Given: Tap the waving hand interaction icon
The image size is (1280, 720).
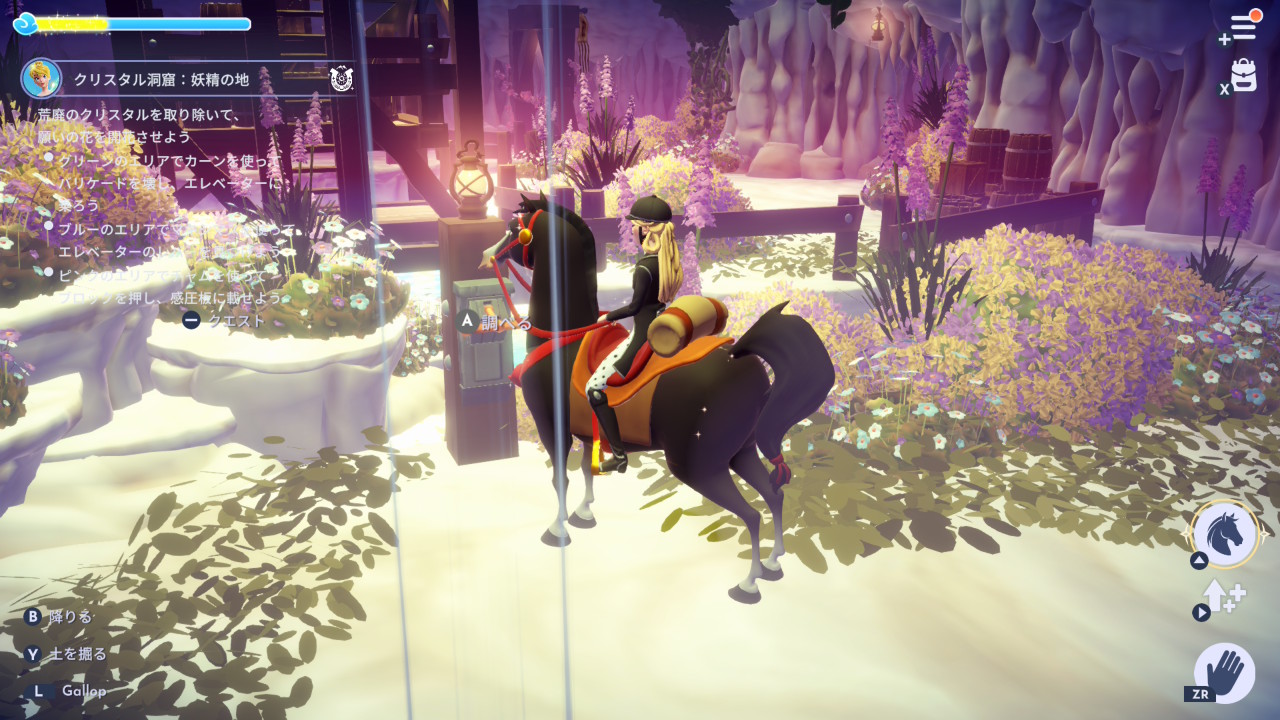Looking at the screenshot, I should (x=1225, y=672).
